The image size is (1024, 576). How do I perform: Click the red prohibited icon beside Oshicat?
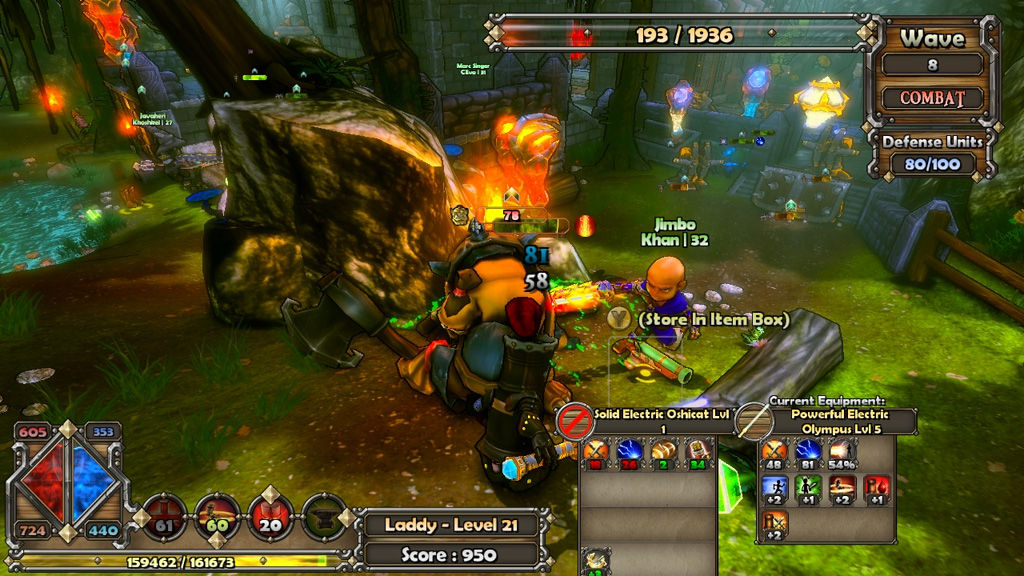tap(575, 420)
